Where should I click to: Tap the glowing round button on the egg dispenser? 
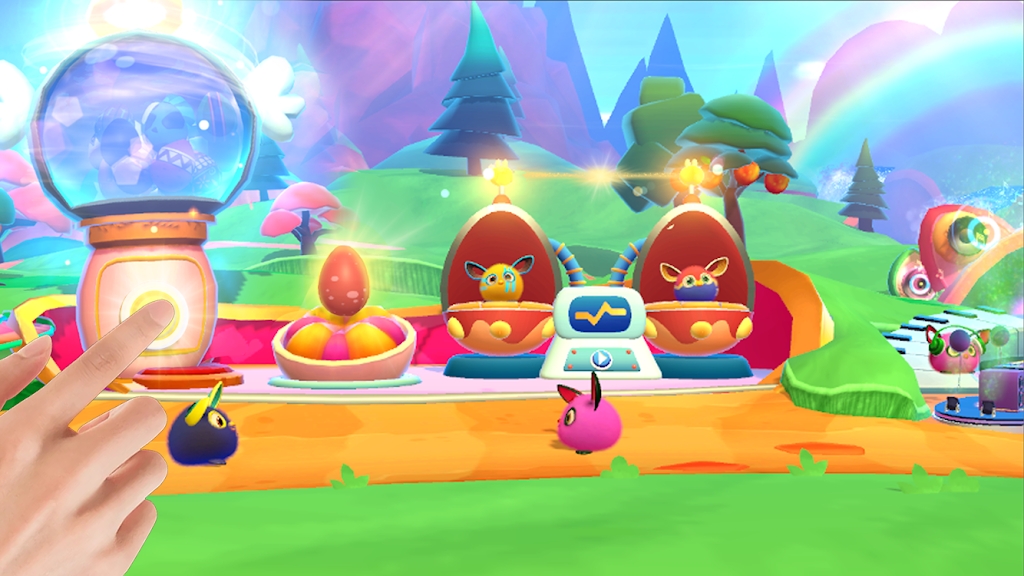(x=152, y=311)
